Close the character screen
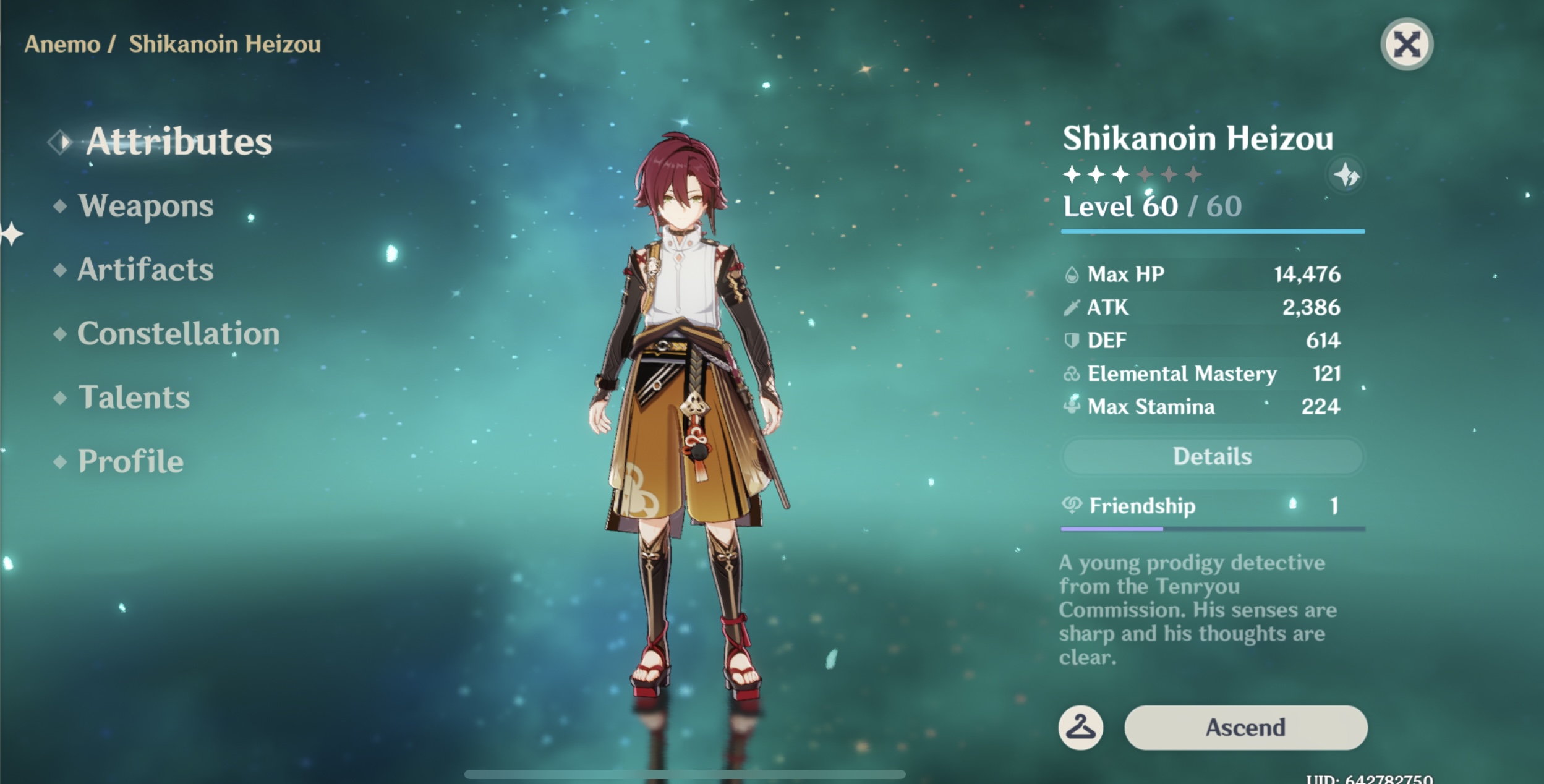Viewport: 1544px width, 784px height. (x=1407, y=45)
